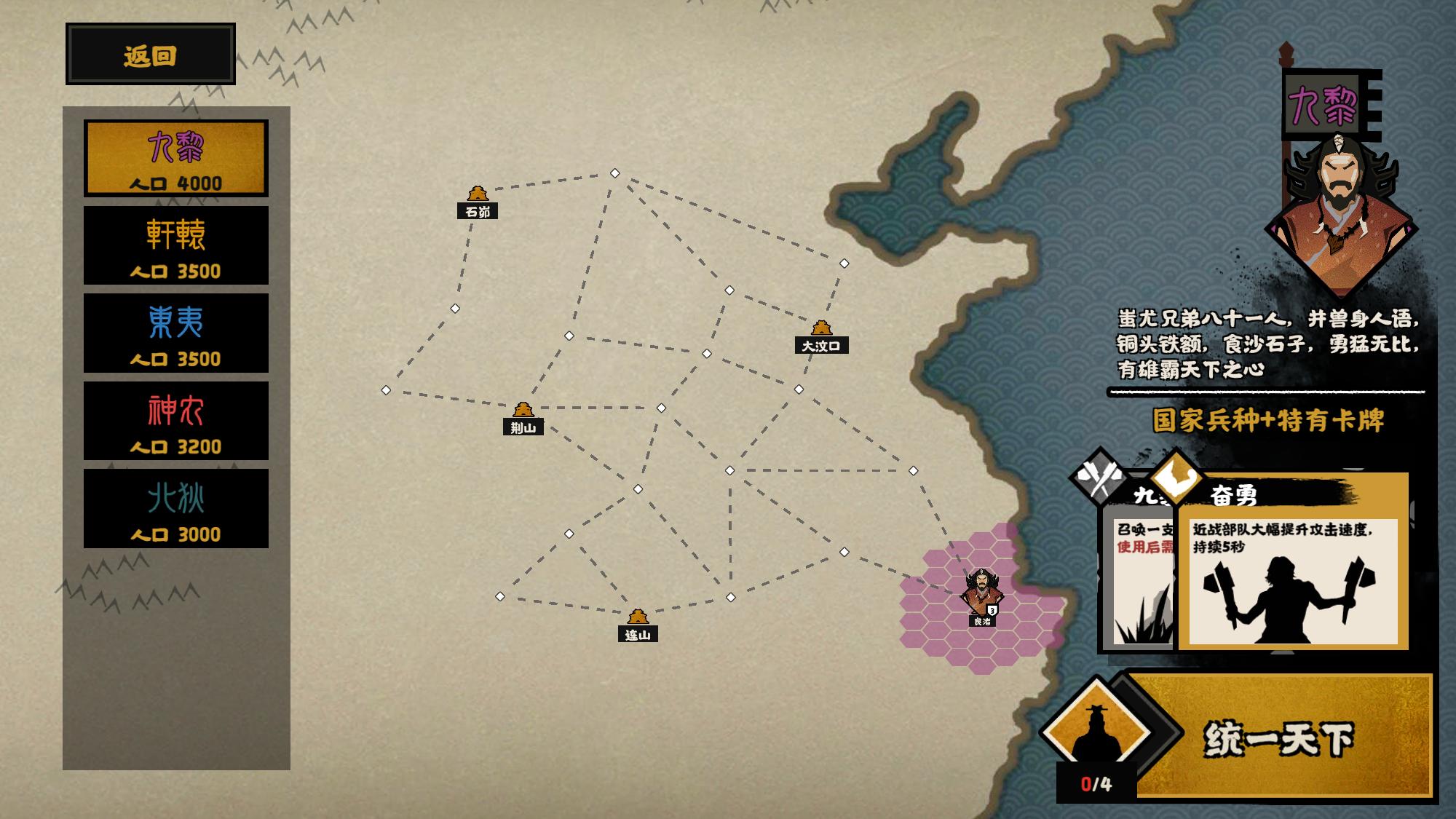1456x819 pixels.
Task: Start the 统一天下 campaign
Action: pos(1278,737)
